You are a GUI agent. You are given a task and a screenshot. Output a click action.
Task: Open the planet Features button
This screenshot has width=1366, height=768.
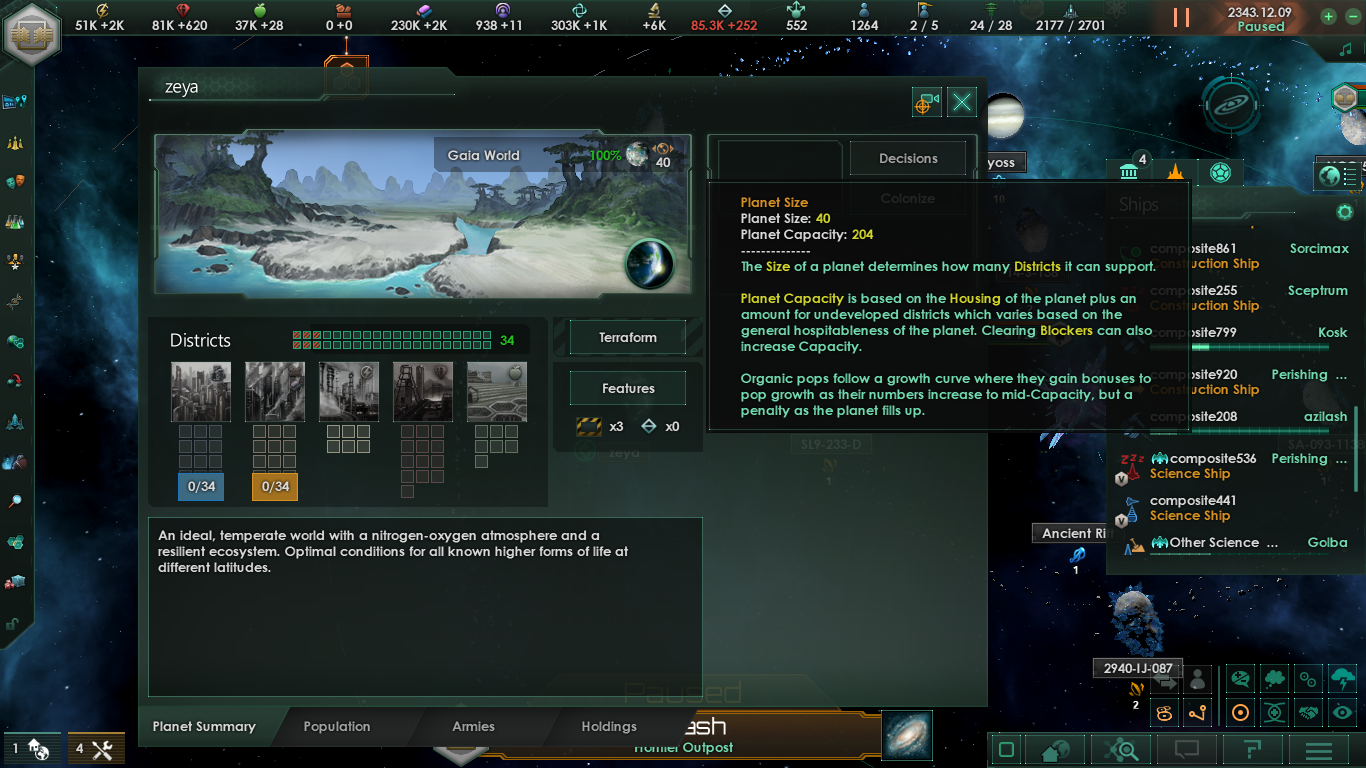(628, 389)
